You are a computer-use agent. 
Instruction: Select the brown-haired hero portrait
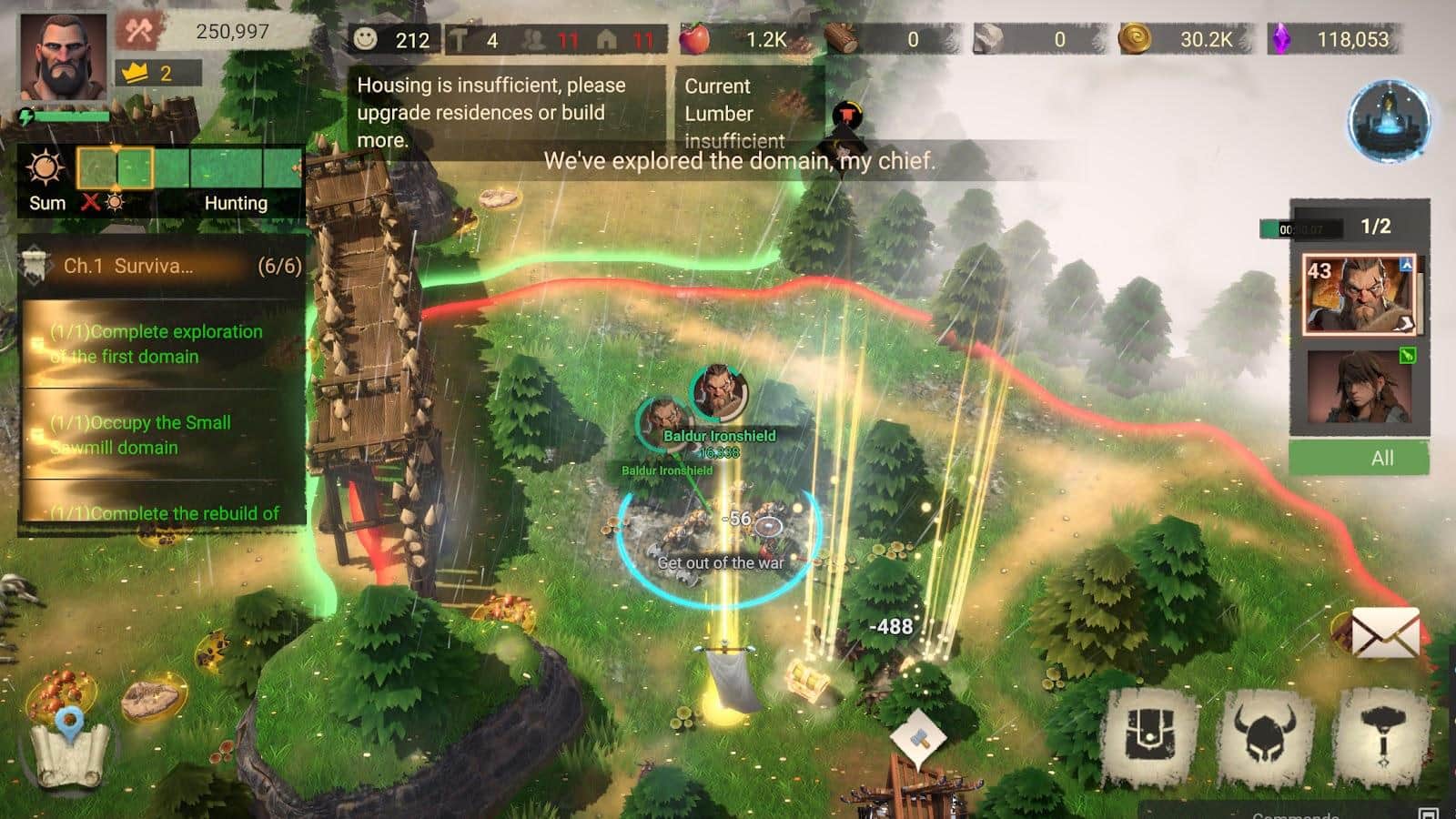point(1359,386)
